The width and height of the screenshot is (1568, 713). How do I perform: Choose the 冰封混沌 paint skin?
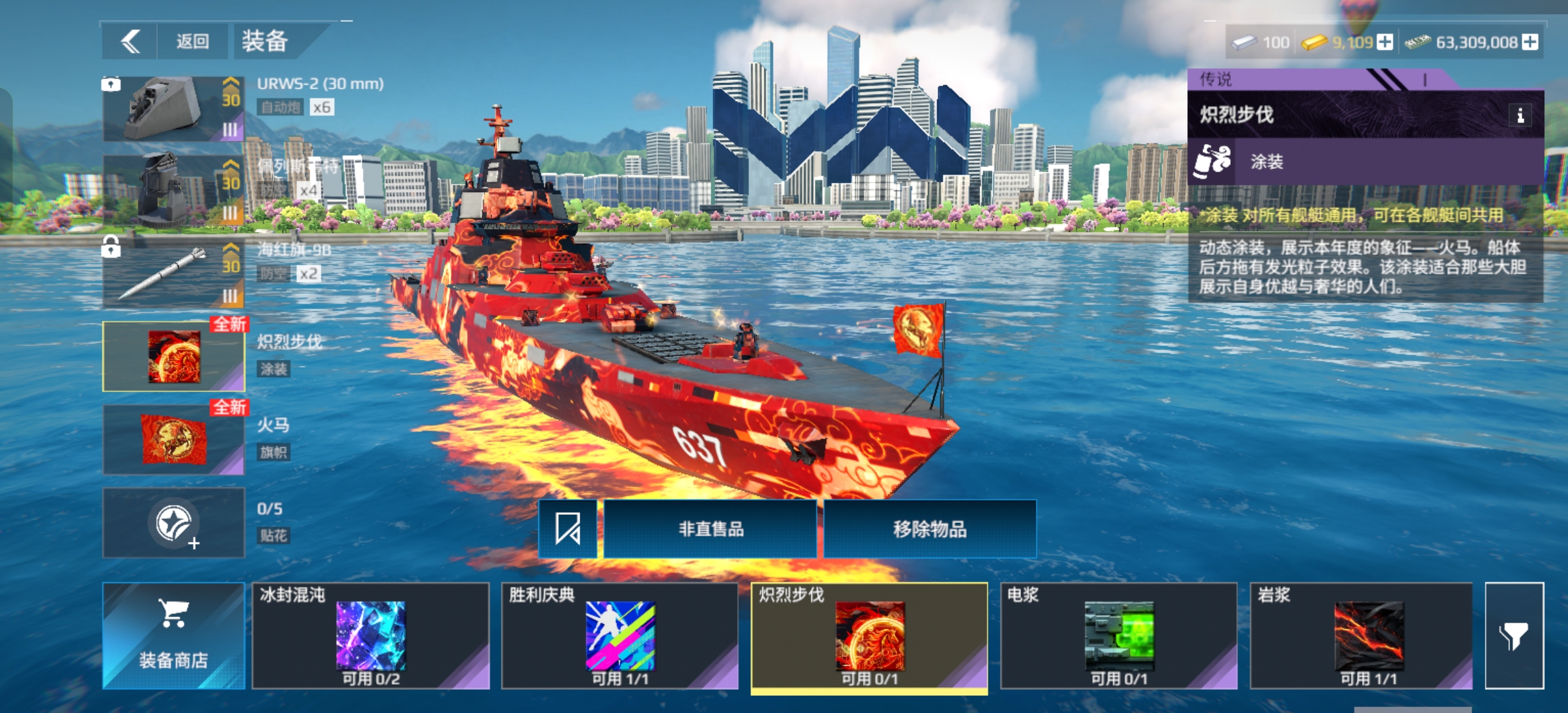tap(370, 636)
